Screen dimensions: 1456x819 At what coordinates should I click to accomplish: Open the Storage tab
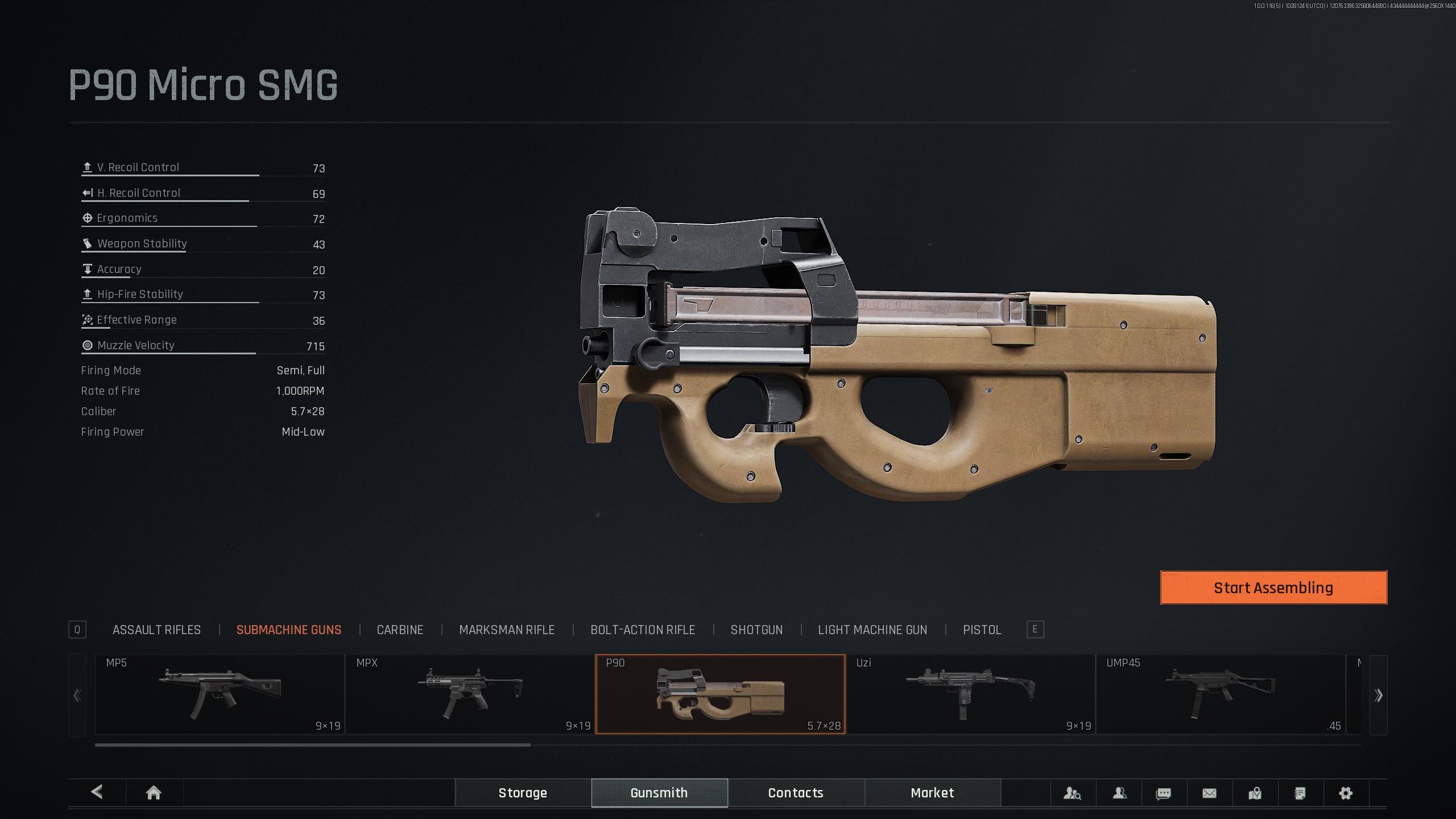point(523,793)
